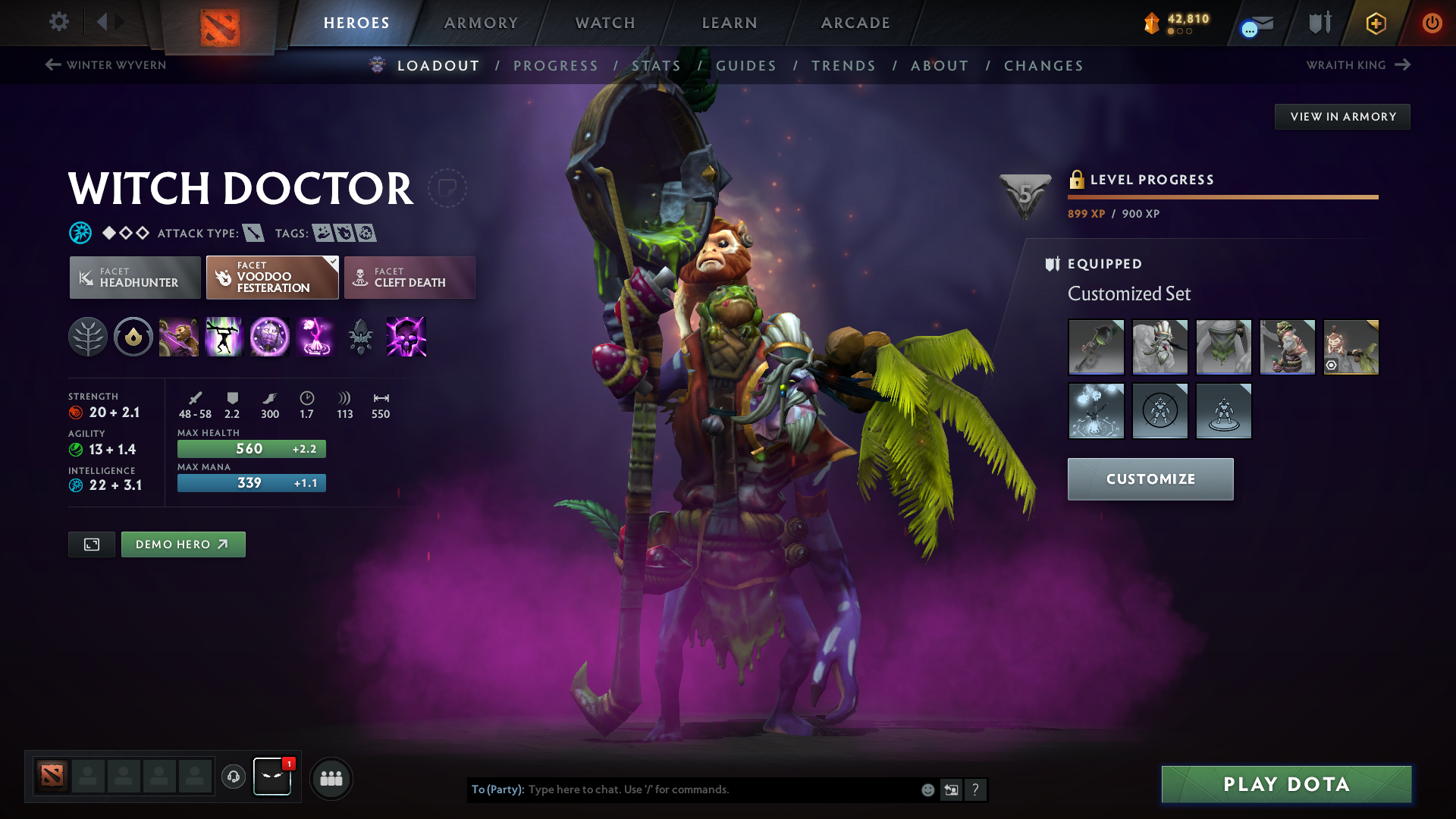1456x819 pixels.
Task: Select the Cleft Death facet
Action: click(409, 278)
